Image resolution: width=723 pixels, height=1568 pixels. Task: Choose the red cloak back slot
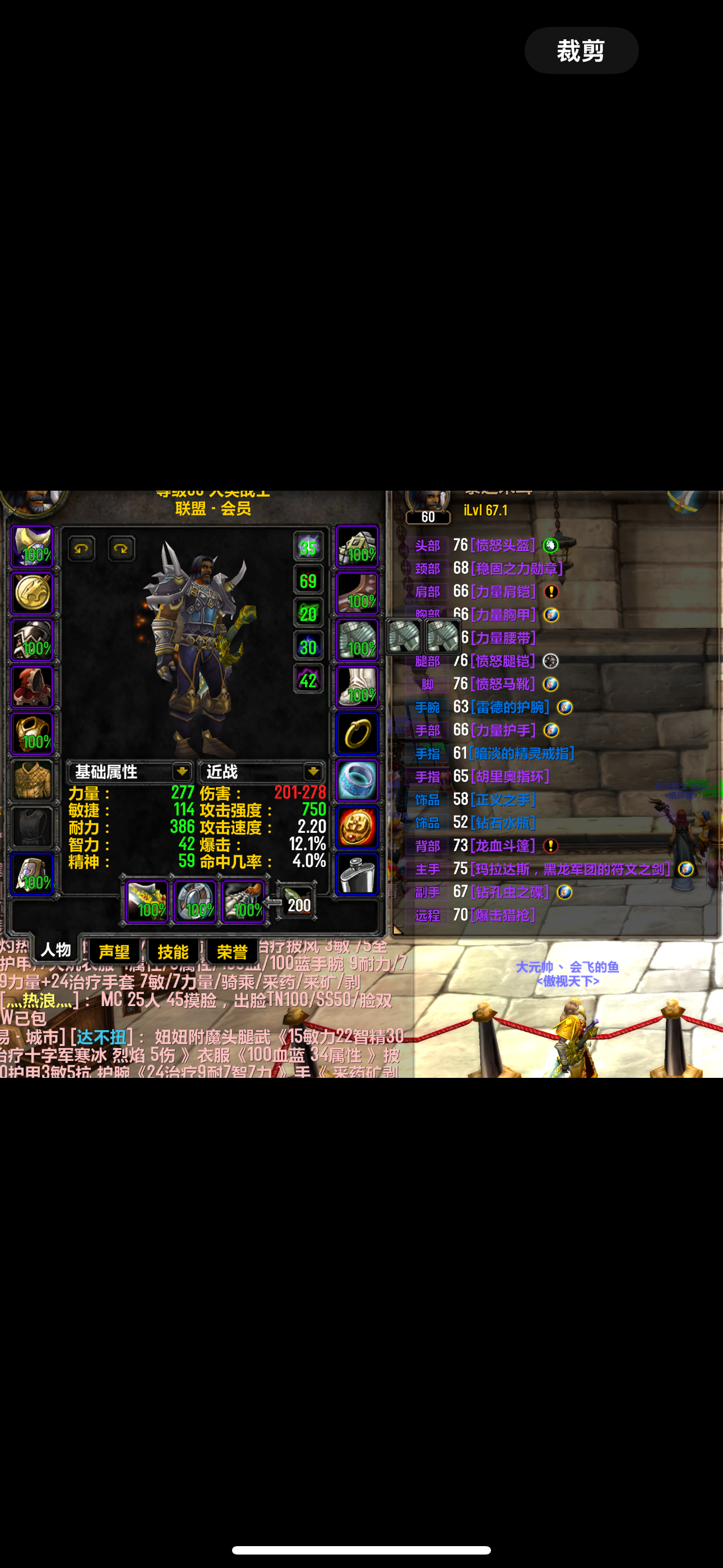tap(33, 687)
